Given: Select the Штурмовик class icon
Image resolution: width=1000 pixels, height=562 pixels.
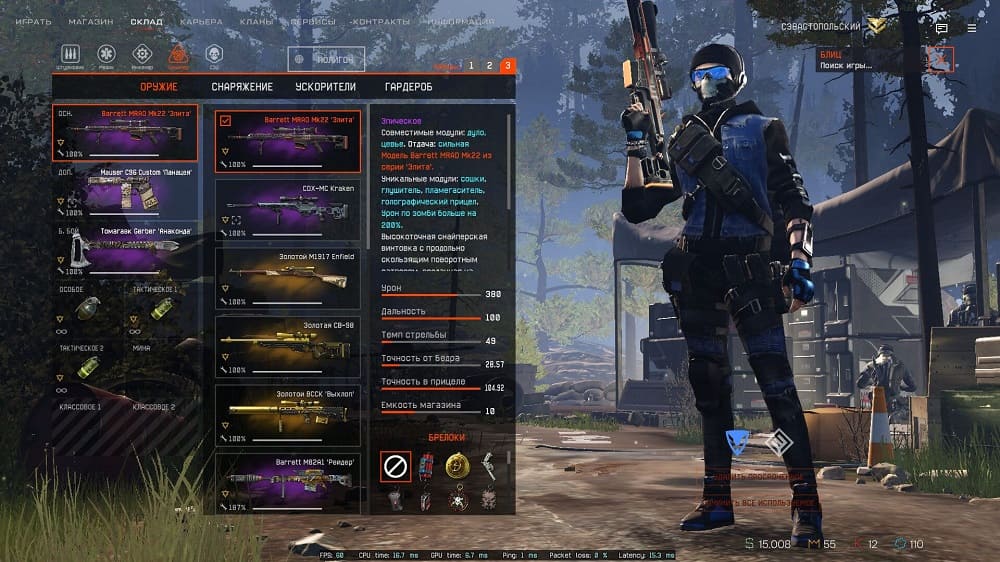Looking at the screenshot, I should click(x=71, y=54).
